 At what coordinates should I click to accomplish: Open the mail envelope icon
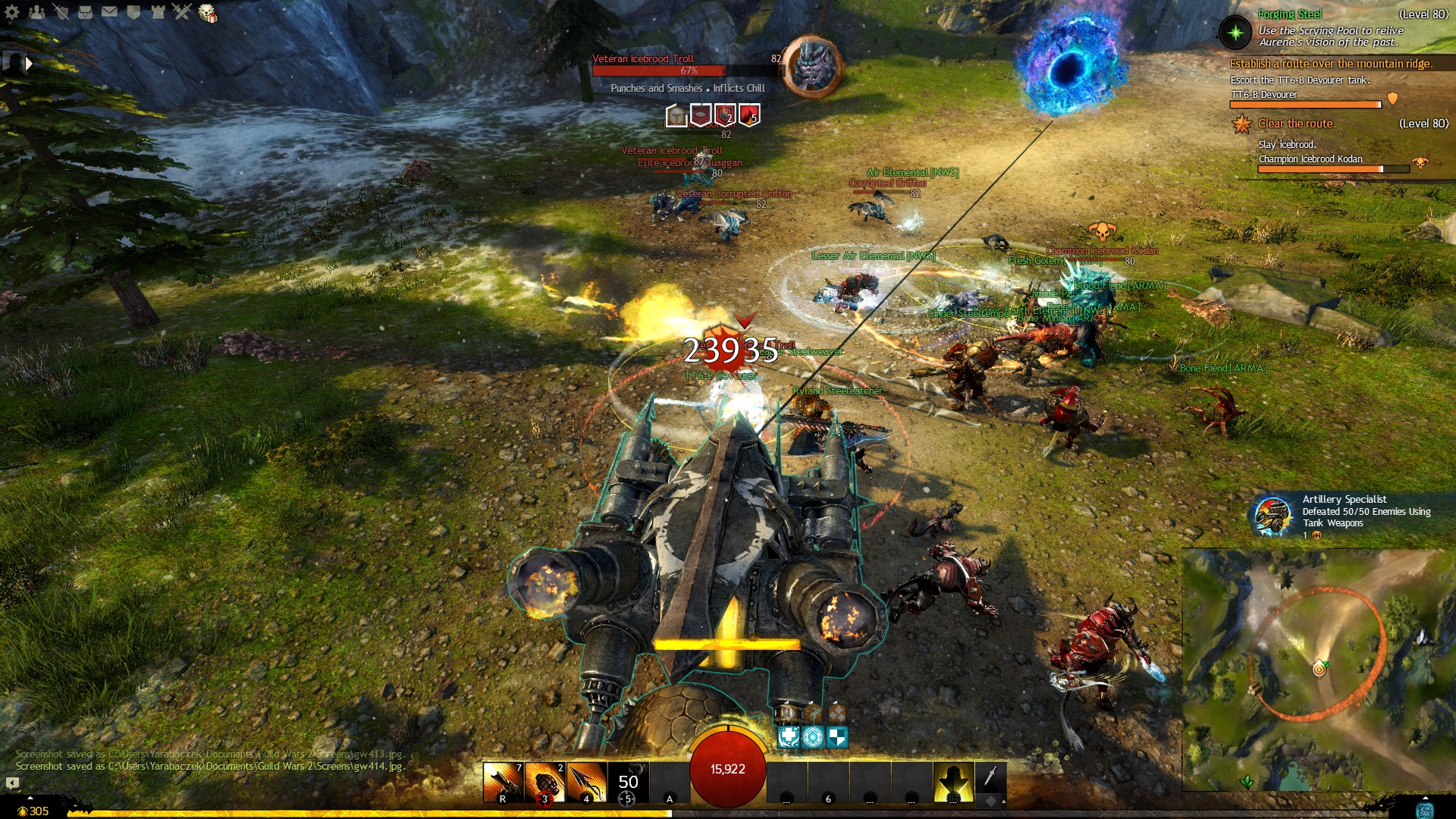click(x=109, y=12)
